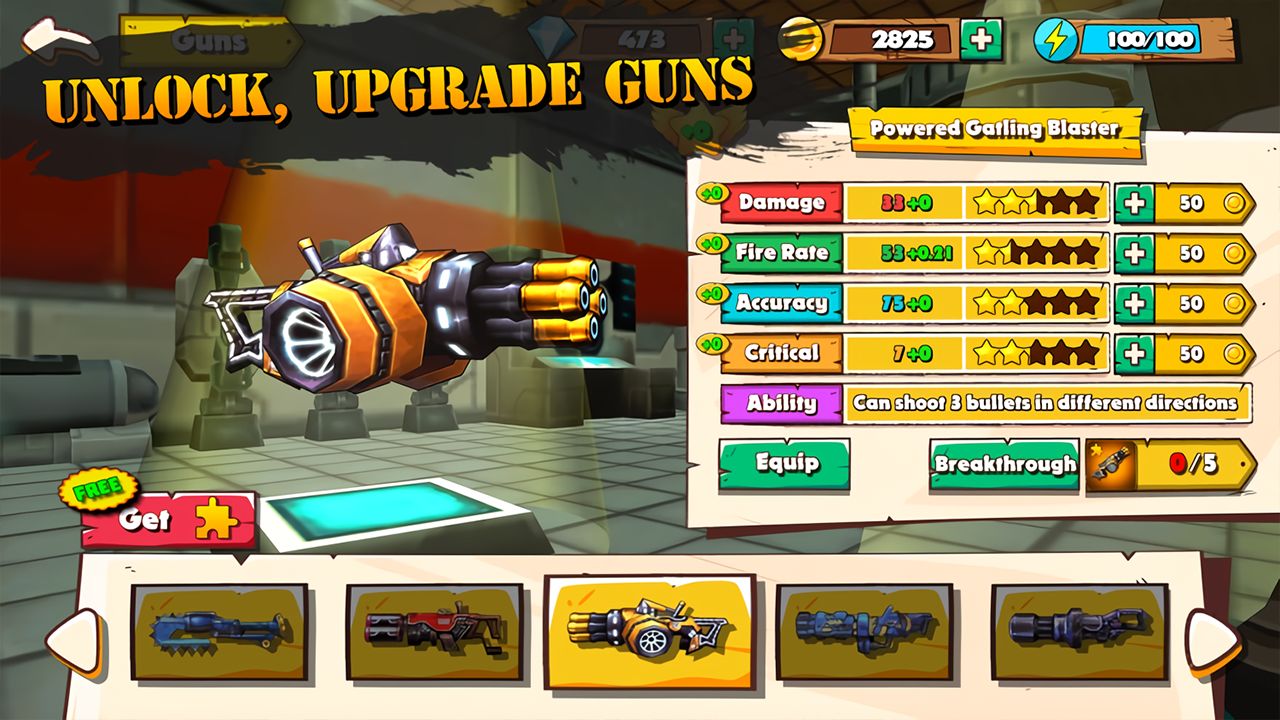1280x720 pixels.
Task: Select the blue spiked chainsaw gun thumbnail
Action: (219, 631)
